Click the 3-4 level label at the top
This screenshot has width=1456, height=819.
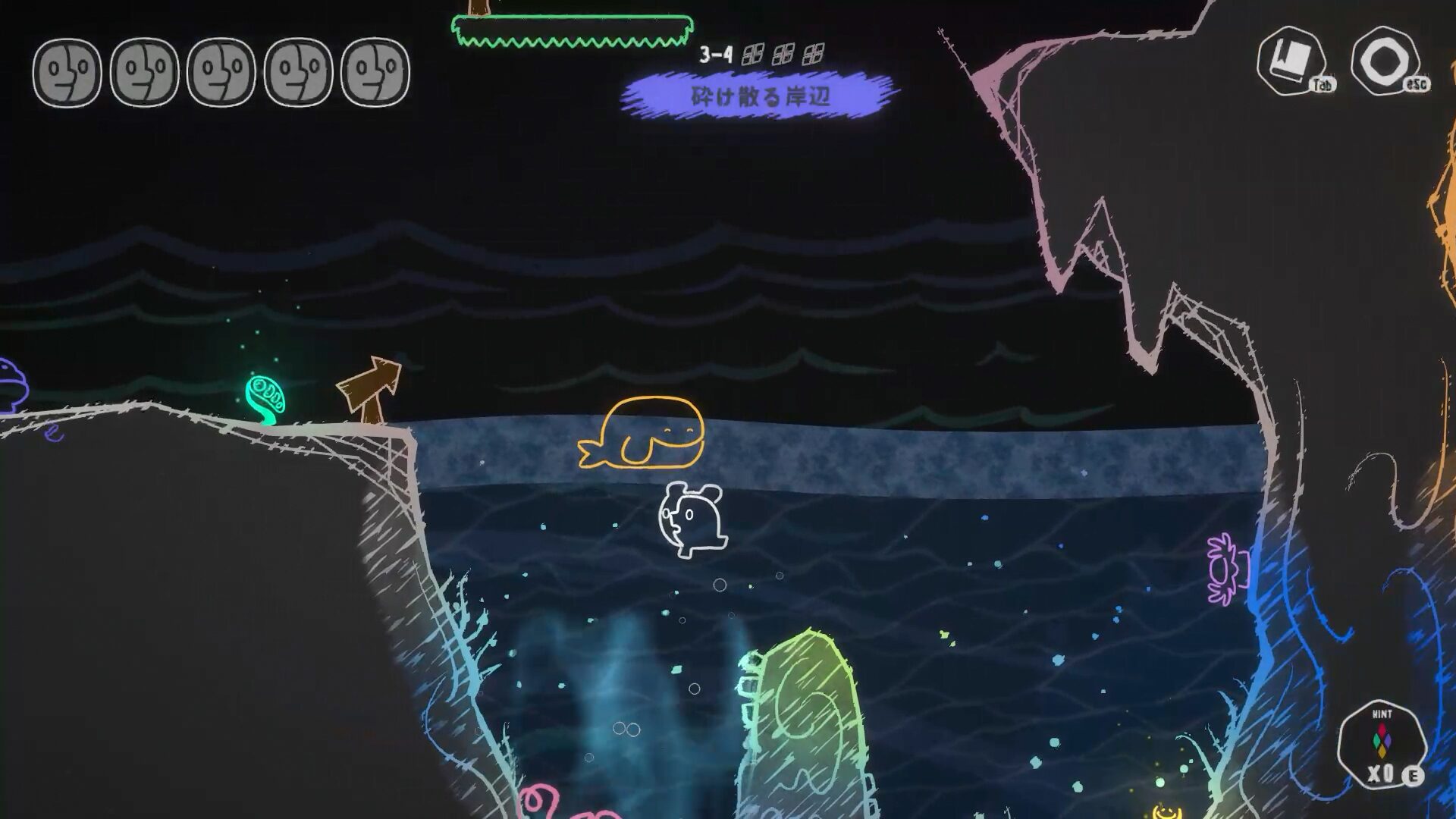pos(716,54)
